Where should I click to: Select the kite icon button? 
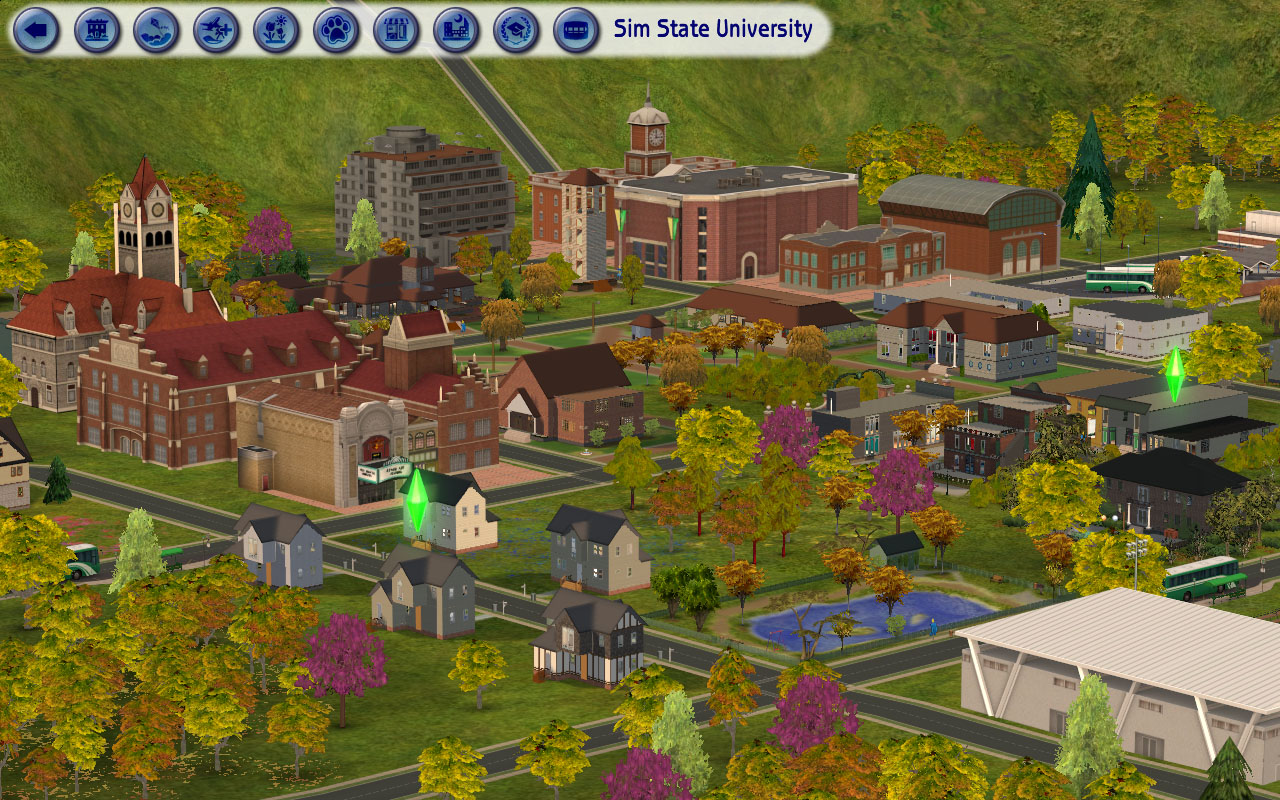pos(157,30)
